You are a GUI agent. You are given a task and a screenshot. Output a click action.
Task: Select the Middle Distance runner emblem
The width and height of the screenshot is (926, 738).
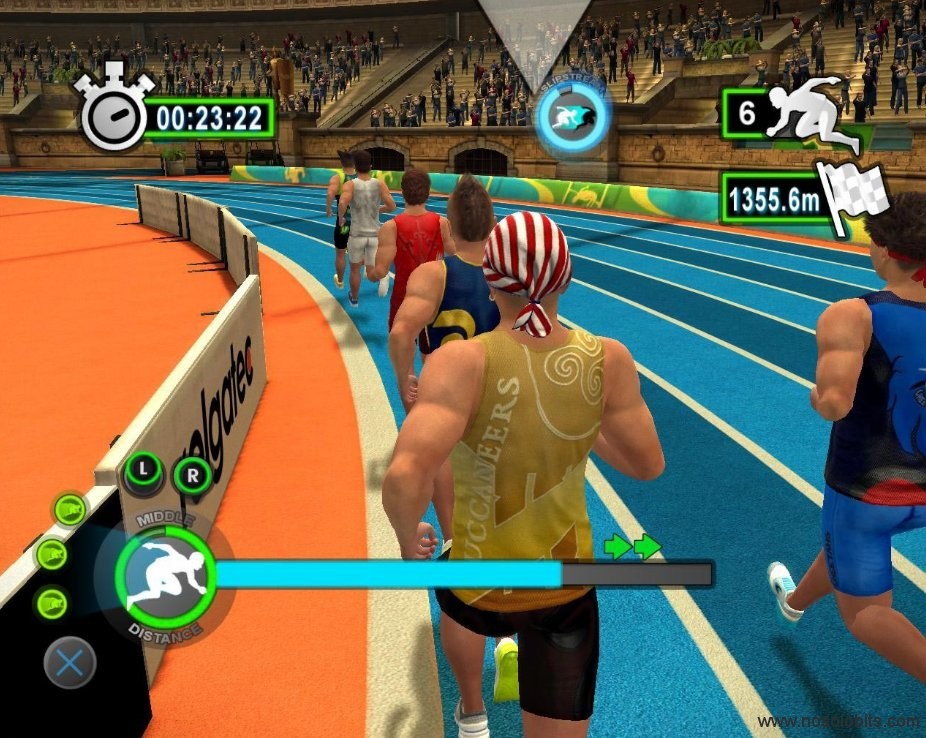coord(165,577)
